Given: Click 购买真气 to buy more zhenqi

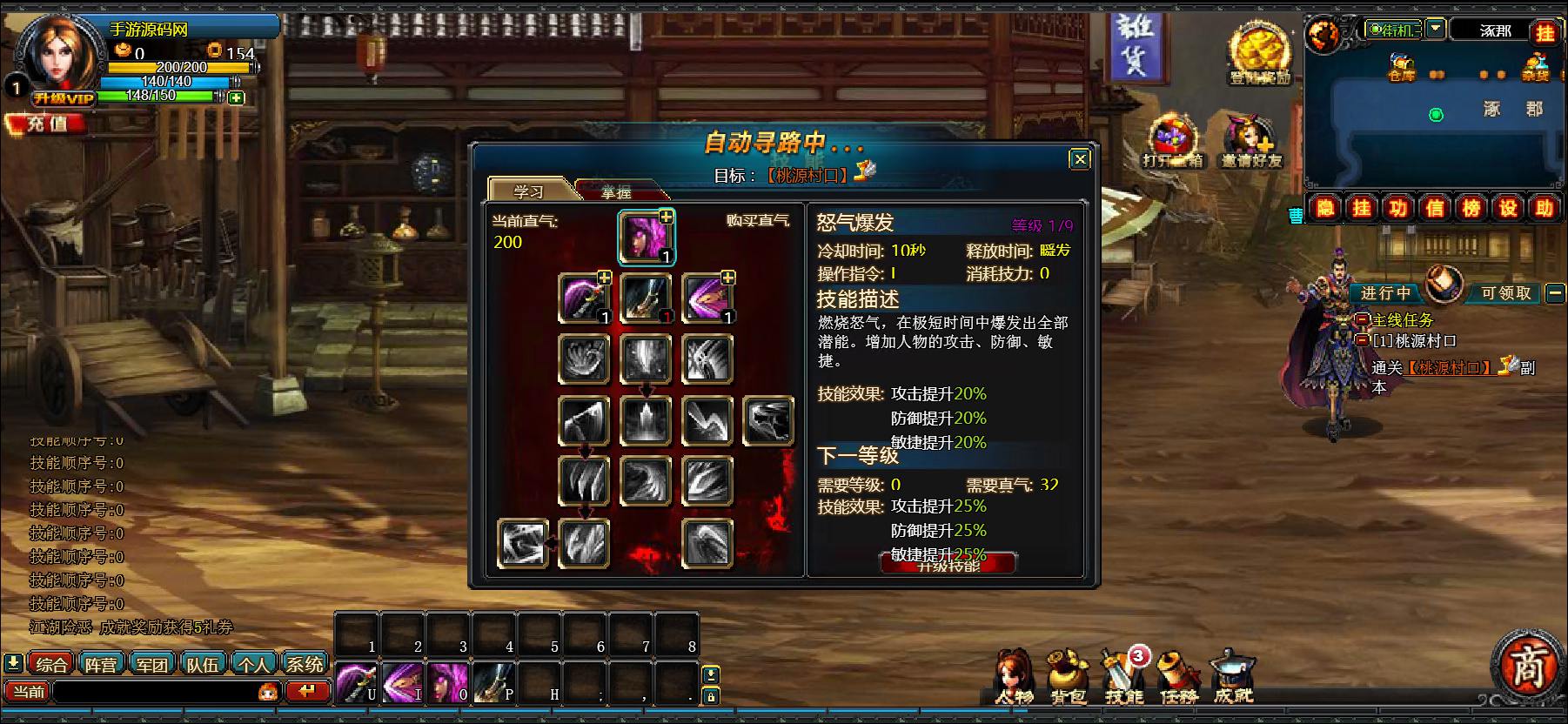Looking at the screenshot, I should pos(757,221).
